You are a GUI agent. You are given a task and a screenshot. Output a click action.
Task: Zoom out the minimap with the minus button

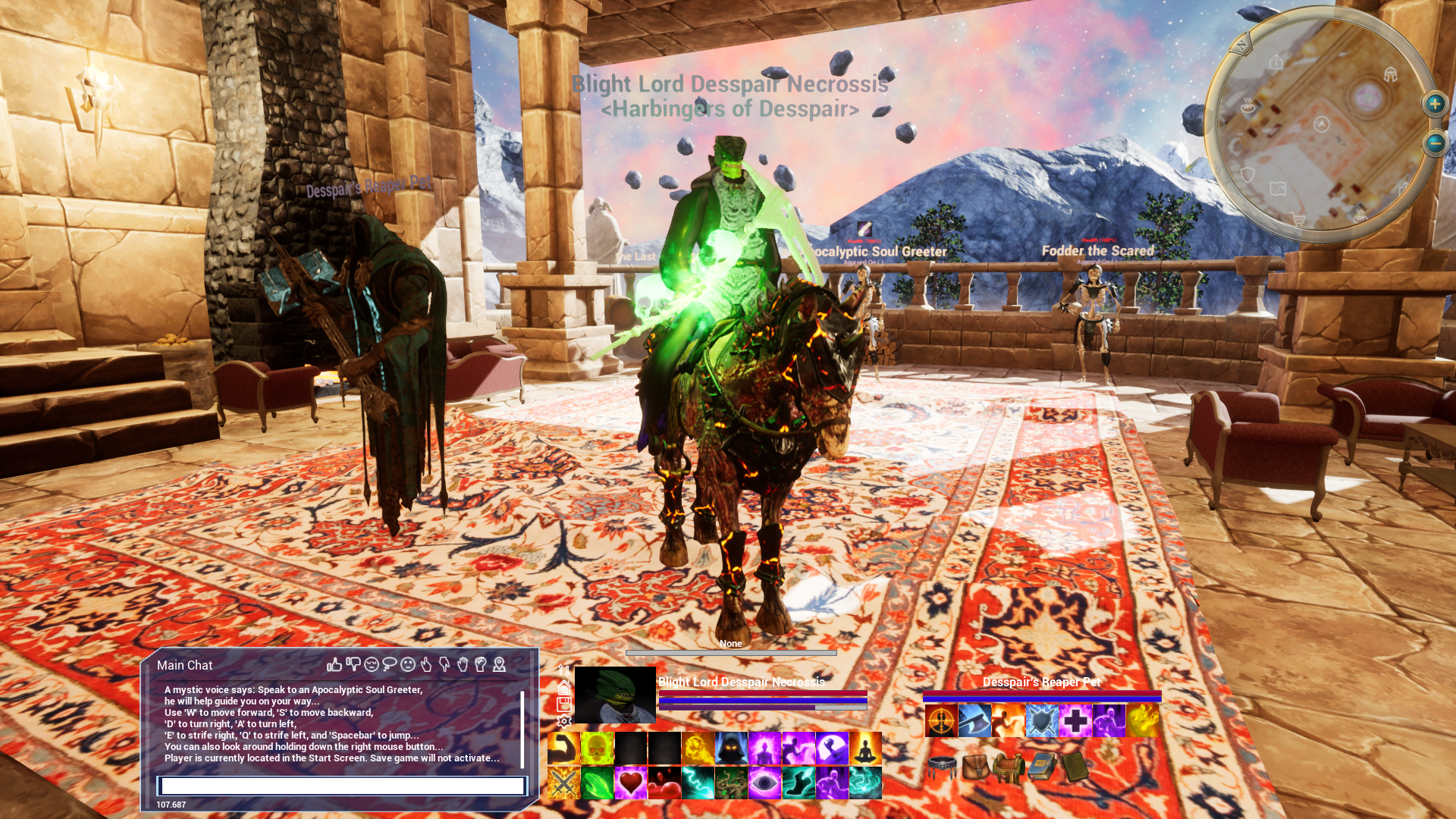click(1435, 143)
